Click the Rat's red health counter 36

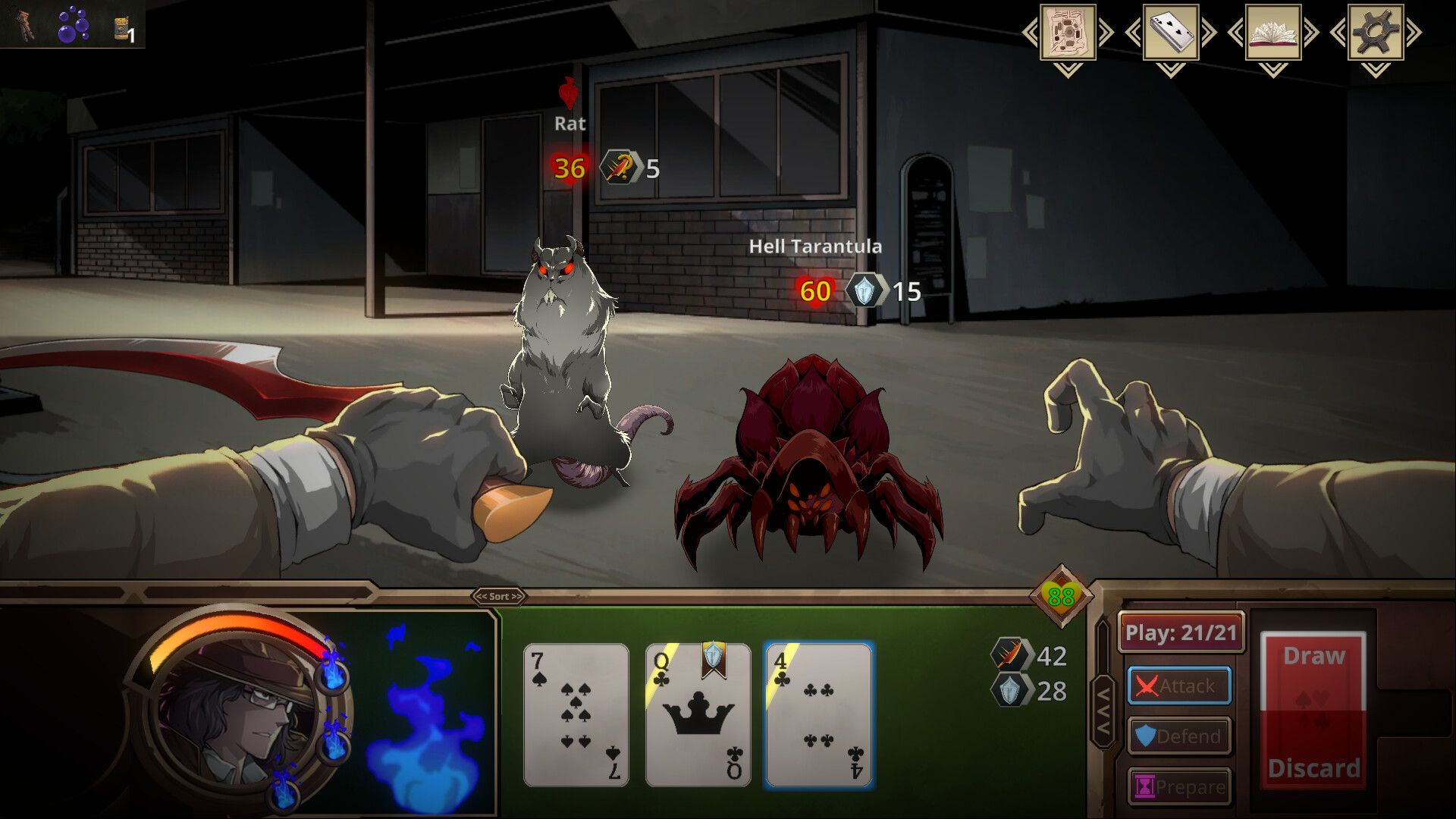pos(569,167)
